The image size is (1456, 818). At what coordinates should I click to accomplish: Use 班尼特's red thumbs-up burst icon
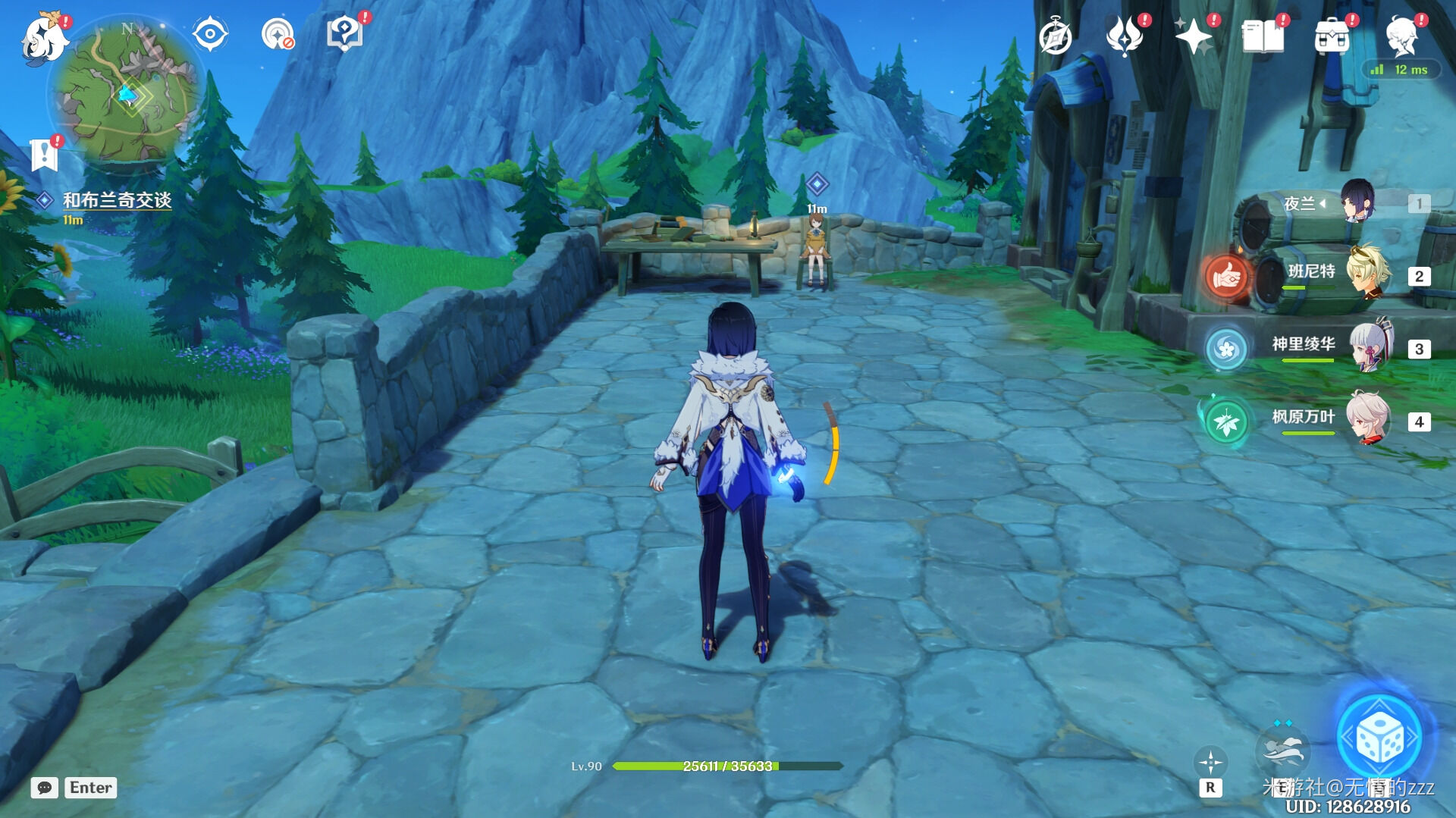coord(1226,277)
